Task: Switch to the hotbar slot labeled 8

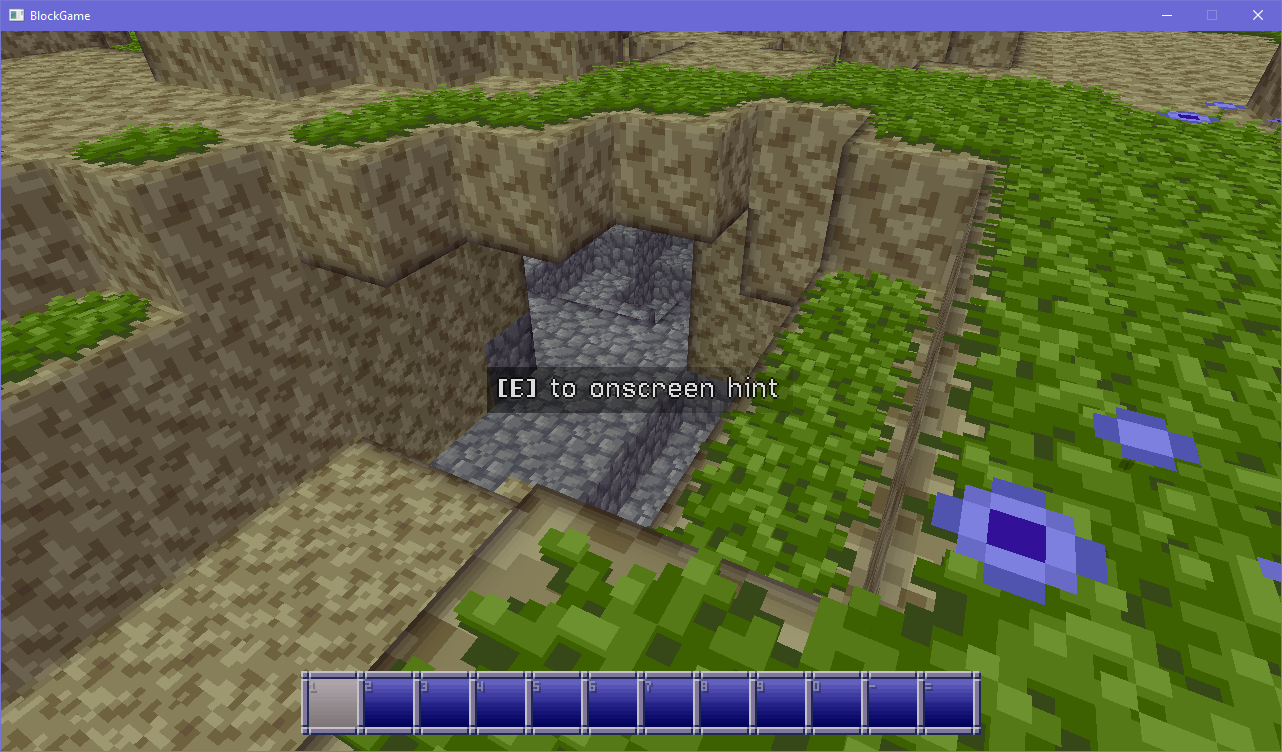Action: (x=725, y=703)
